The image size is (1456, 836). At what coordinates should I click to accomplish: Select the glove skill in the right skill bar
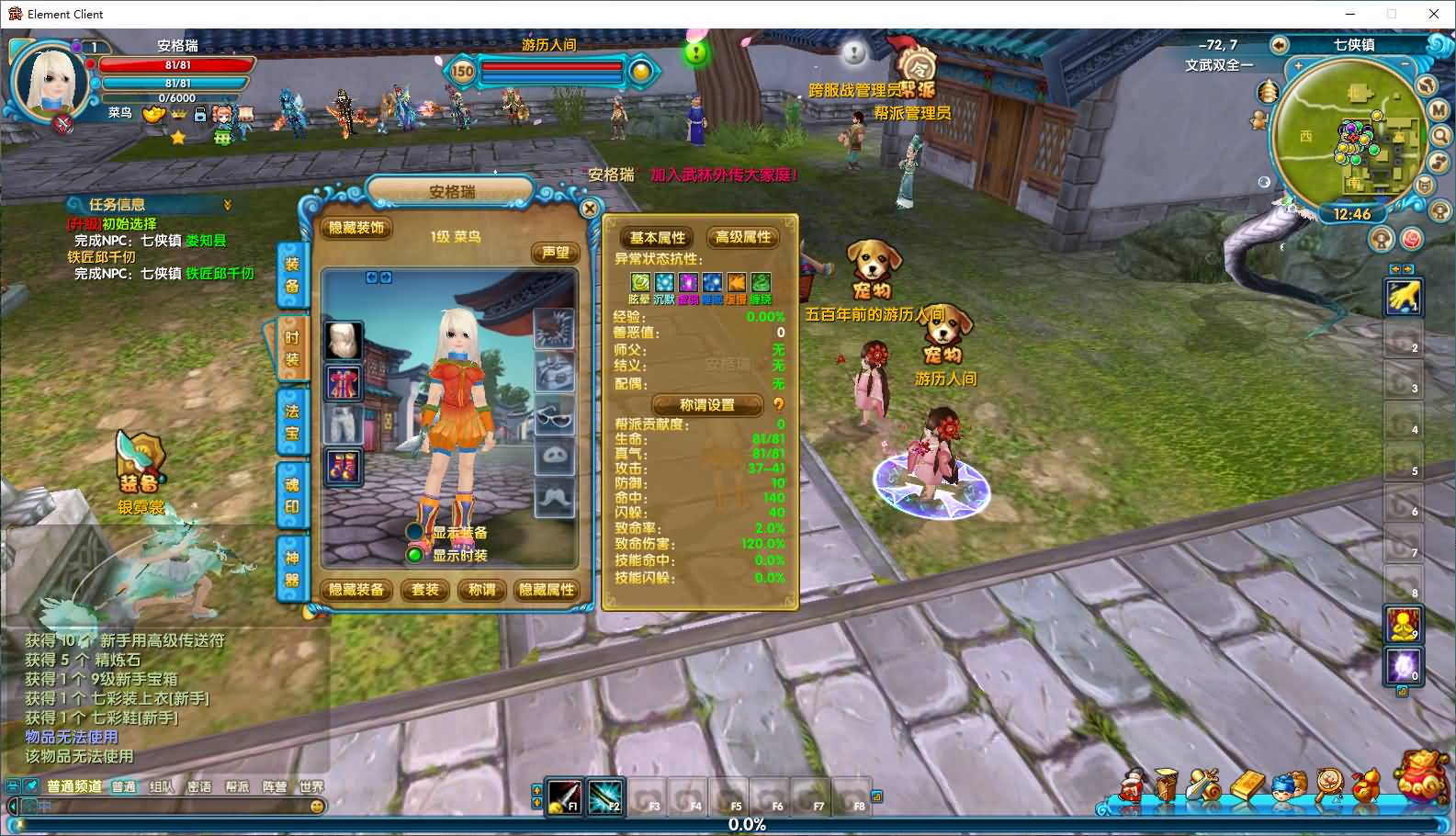pyautogui.click(x=1404, y=299)
